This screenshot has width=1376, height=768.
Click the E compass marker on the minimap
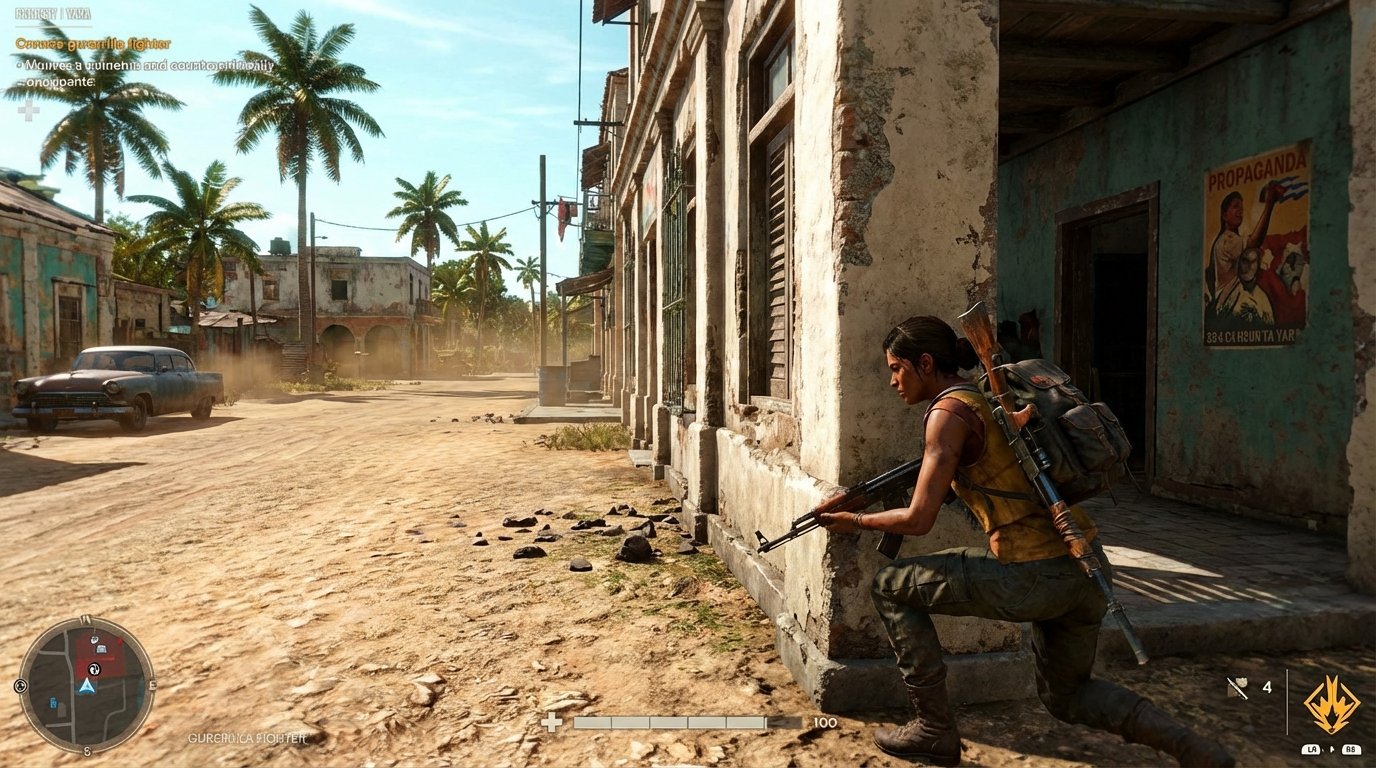151,684
